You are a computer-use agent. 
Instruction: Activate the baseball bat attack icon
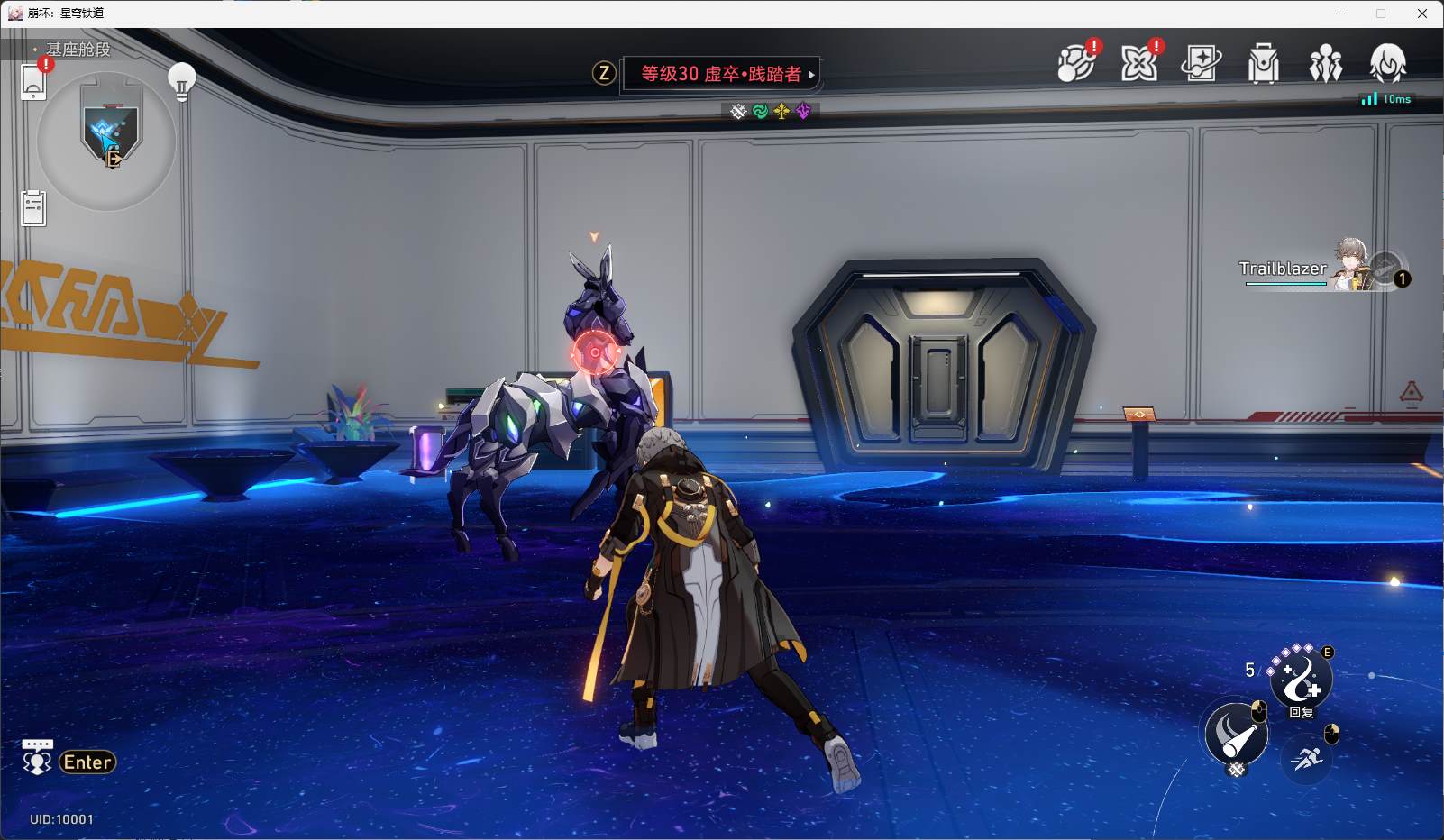1236,734
